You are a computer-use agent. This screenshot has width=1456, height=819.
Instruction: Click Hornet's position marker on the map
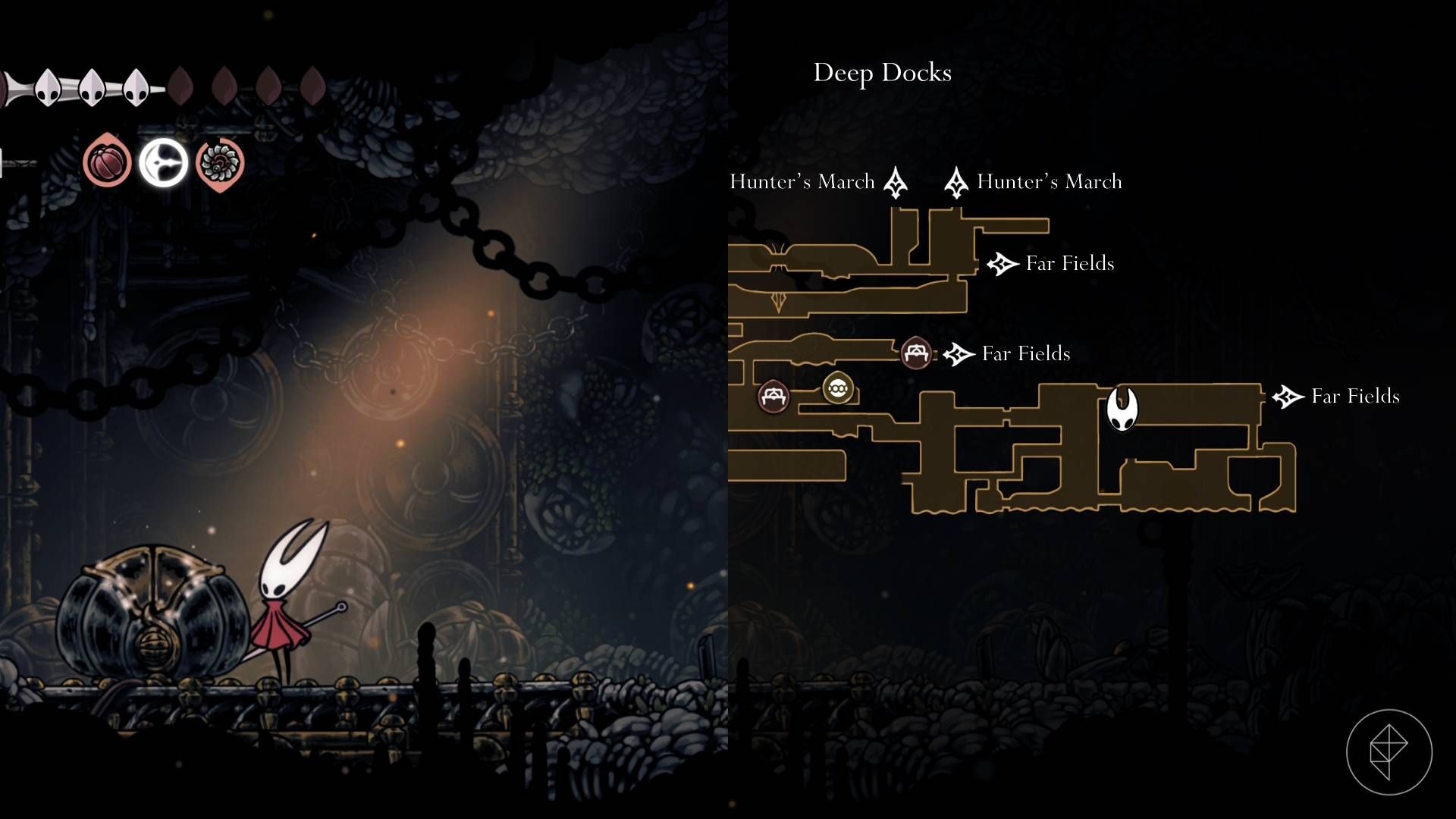pyautogui.click(x=1122, y=409)
